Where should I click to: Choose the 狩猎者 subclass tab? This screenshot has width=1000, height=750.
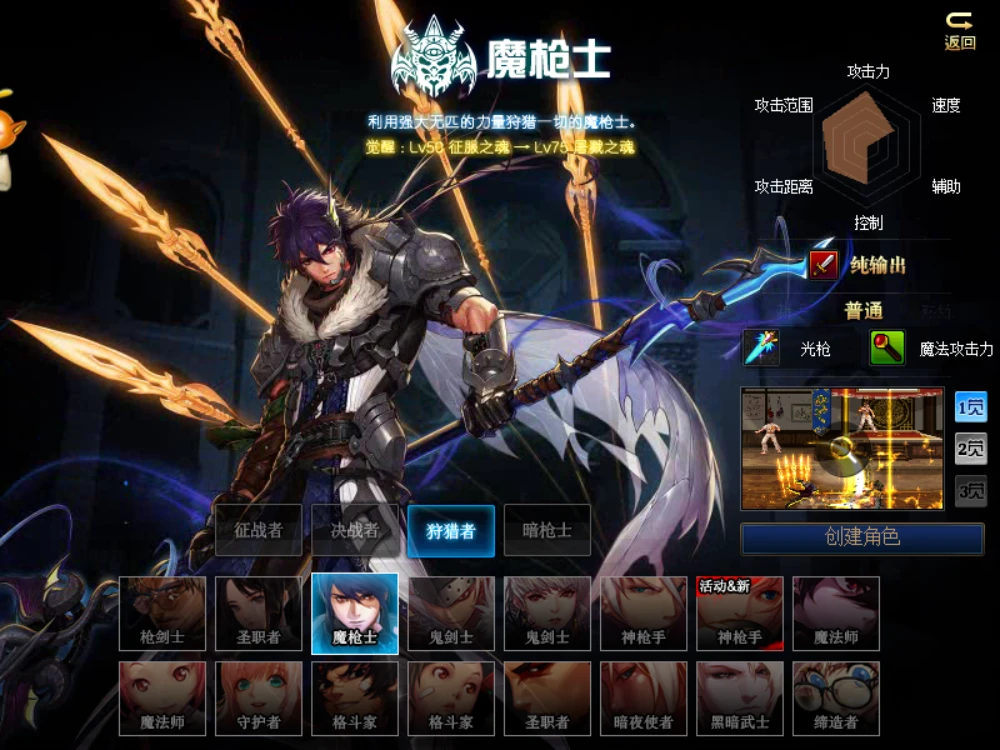(x=451, y=530)
